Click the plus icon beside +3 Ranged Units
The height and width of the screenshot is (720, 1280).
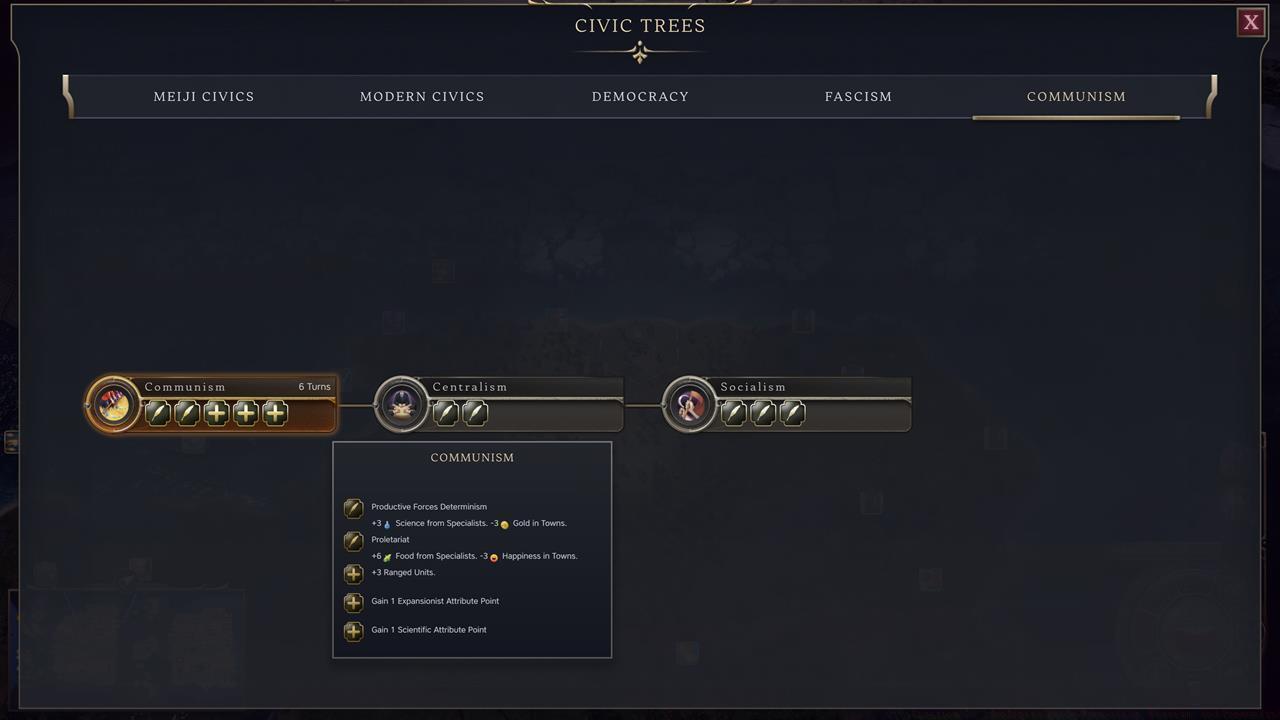tap(353, 573)
